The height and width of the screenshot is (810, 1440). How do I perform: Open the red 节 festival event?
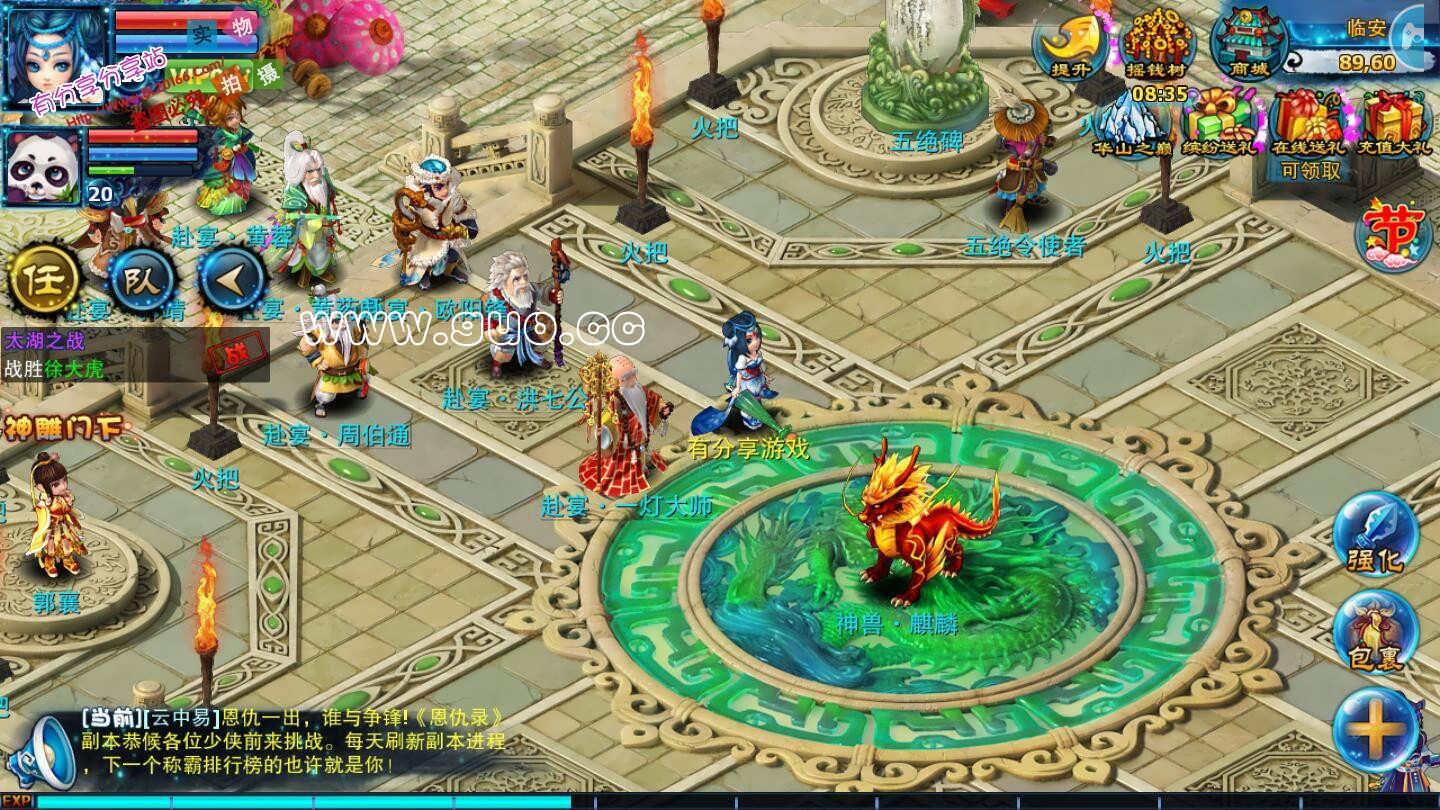pos(1393,233)
